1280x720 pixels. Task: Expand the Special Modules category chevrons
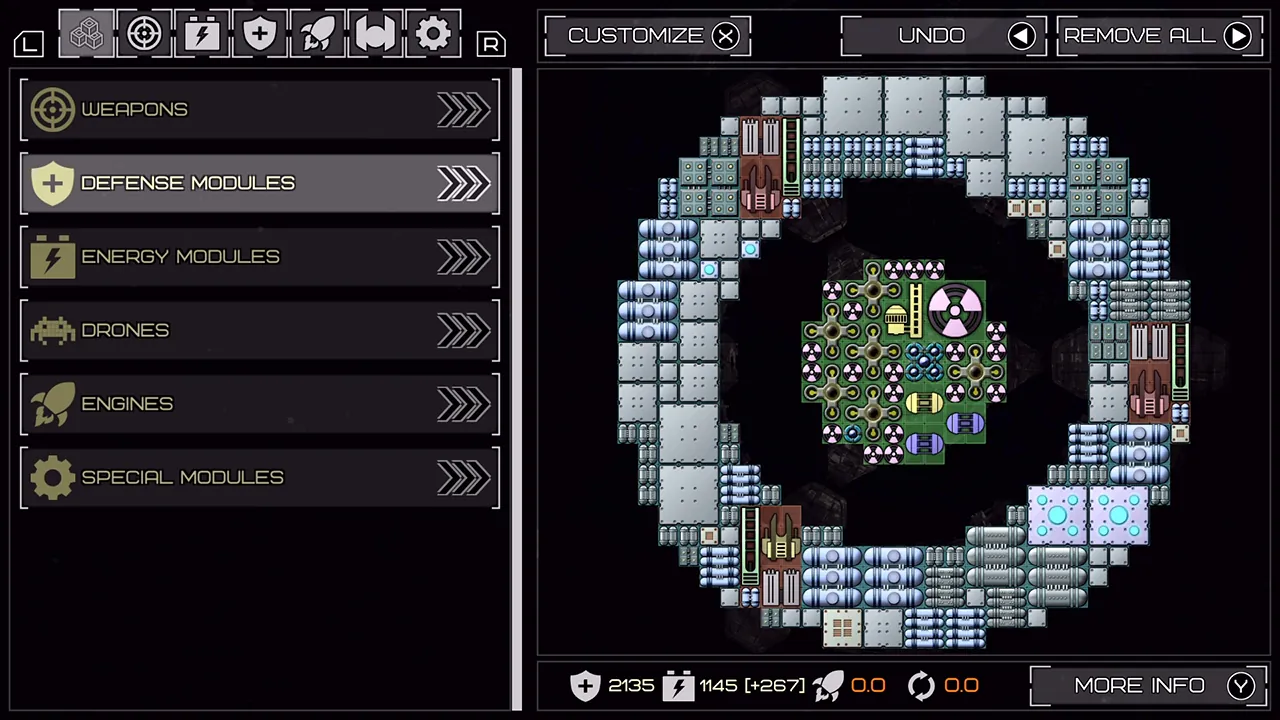point(462,477)
